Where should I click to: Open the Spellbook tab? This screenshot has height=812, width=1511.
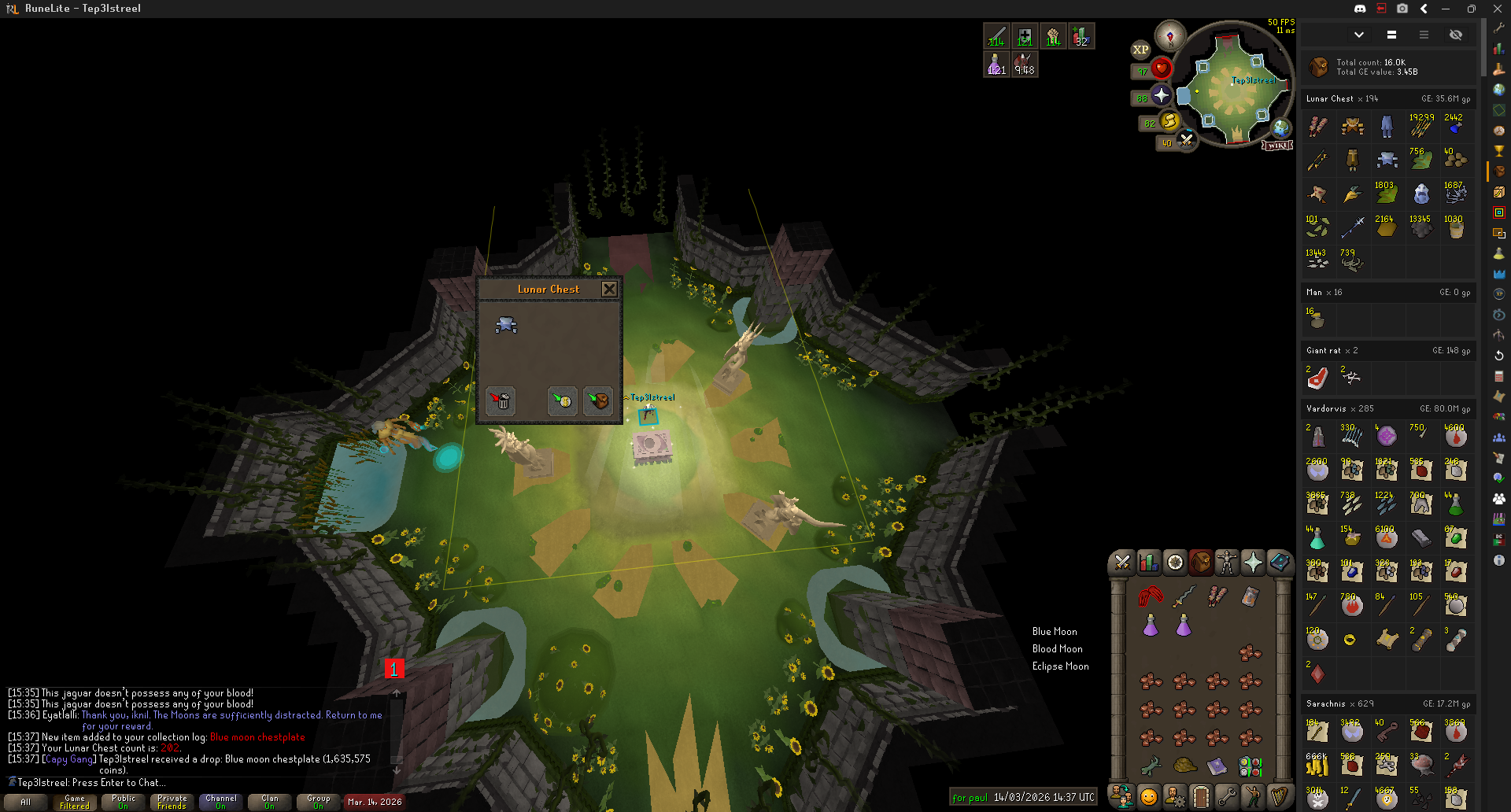[1279, 562]
